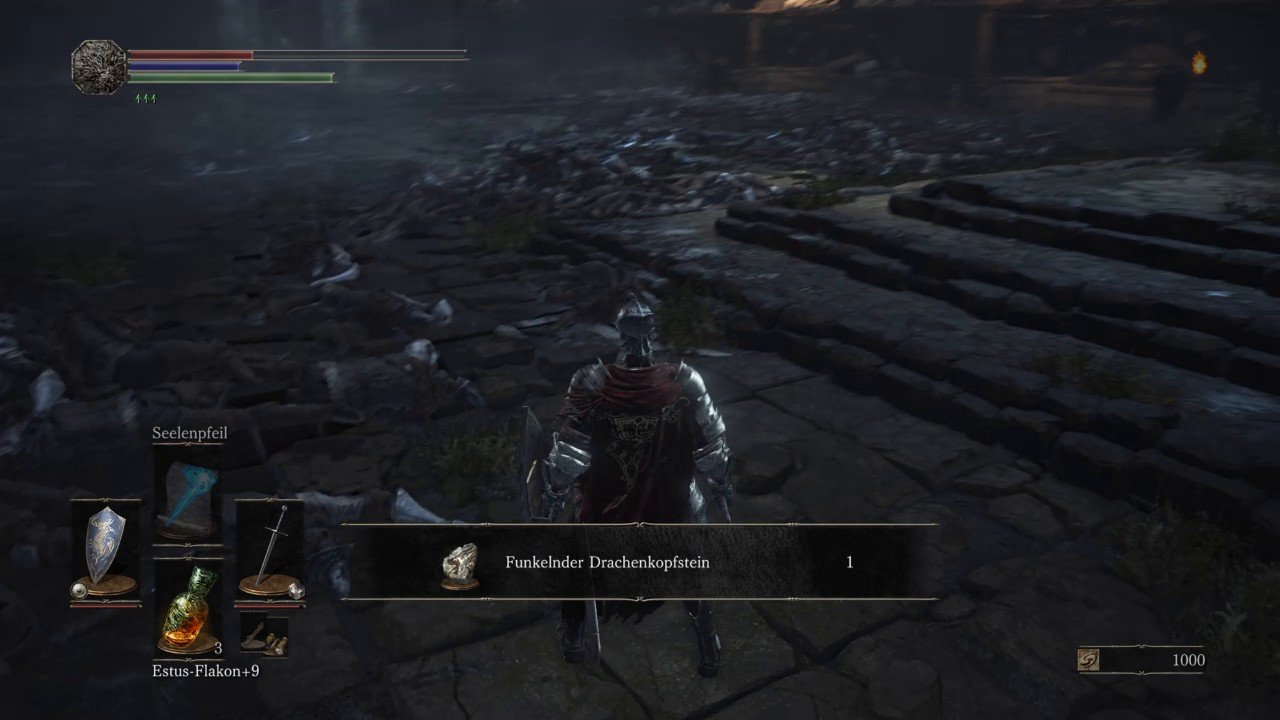Expand the item pickup notification banner
1280x720 pixels.
tap(637, 562)
